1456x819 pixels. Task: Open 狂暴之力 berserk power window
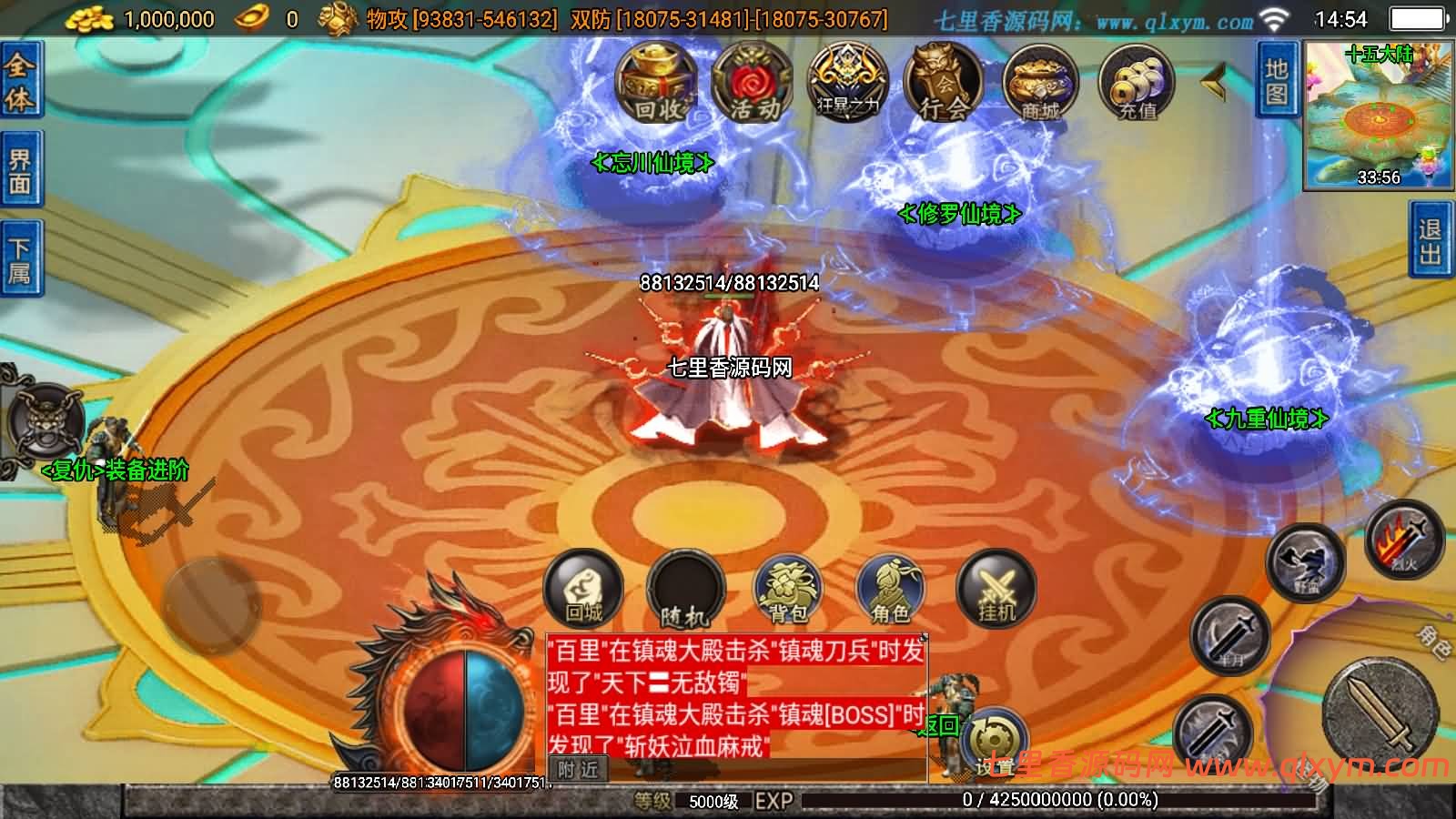point(846,82)
